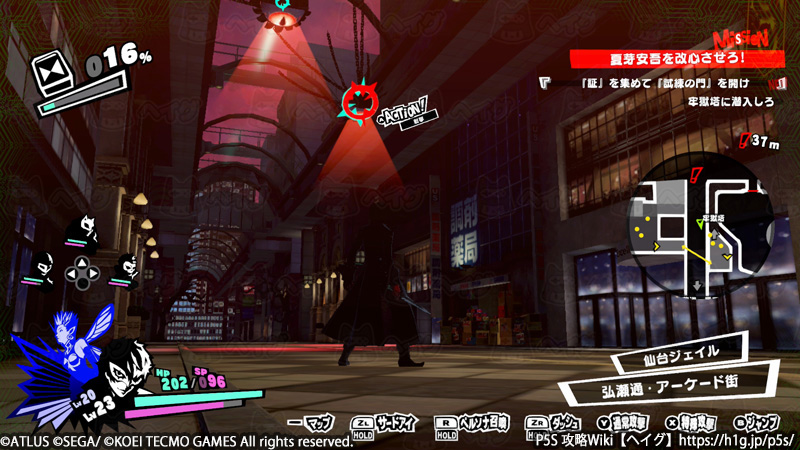Click the Showtime gauge icon
800x450 pixels.
click(x=50, y=75)
